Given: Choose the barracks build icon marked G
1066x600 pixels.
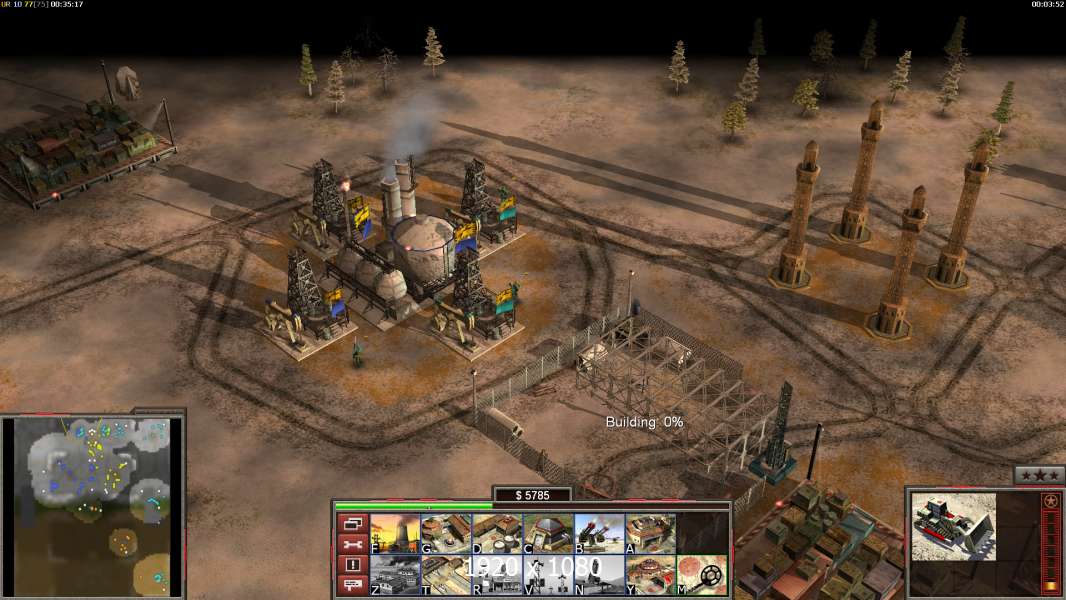Looking at the screenshot, I should point(446,534).
